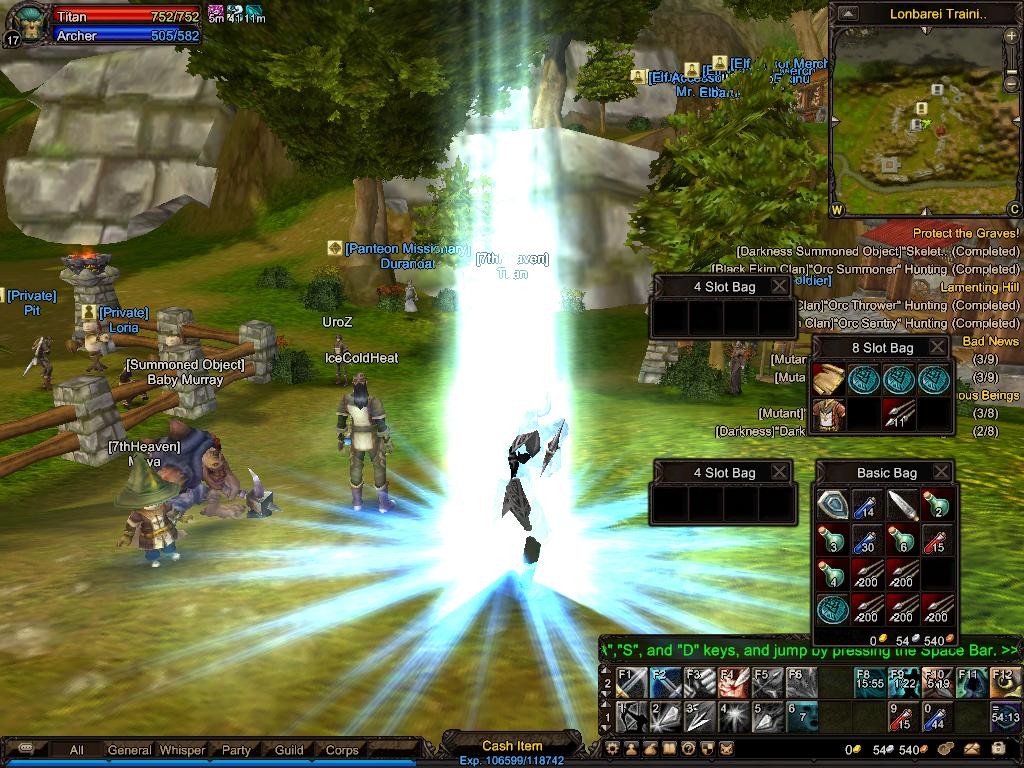Activate the F4 skill on the hotbar
This screenshot has width=1024, height=768.
tap(733, 682)
